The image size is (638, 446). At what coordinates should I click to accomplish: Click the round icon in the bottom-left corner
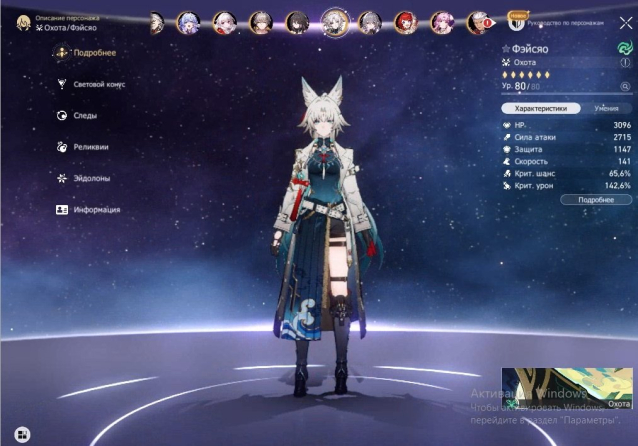(x=21, y=434)
